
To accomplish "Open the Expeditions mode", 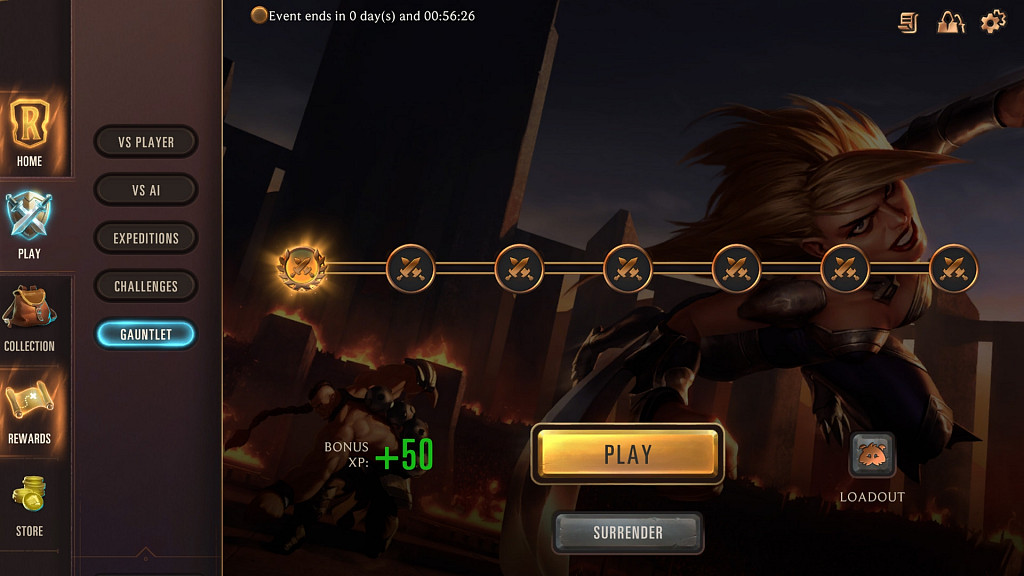I will point(146,238).
